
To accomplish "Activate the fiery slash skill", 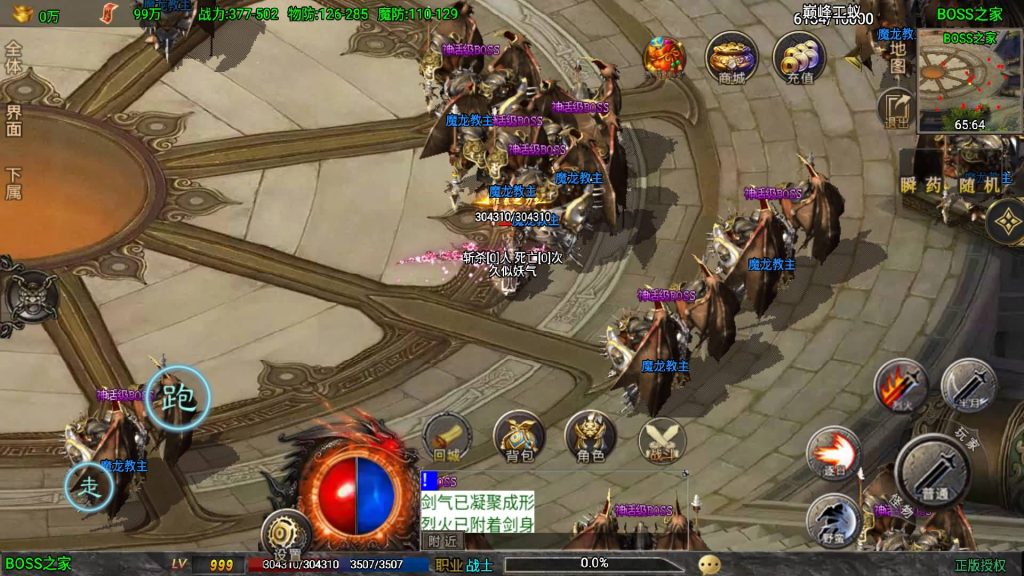I will [x=832, y=453].
